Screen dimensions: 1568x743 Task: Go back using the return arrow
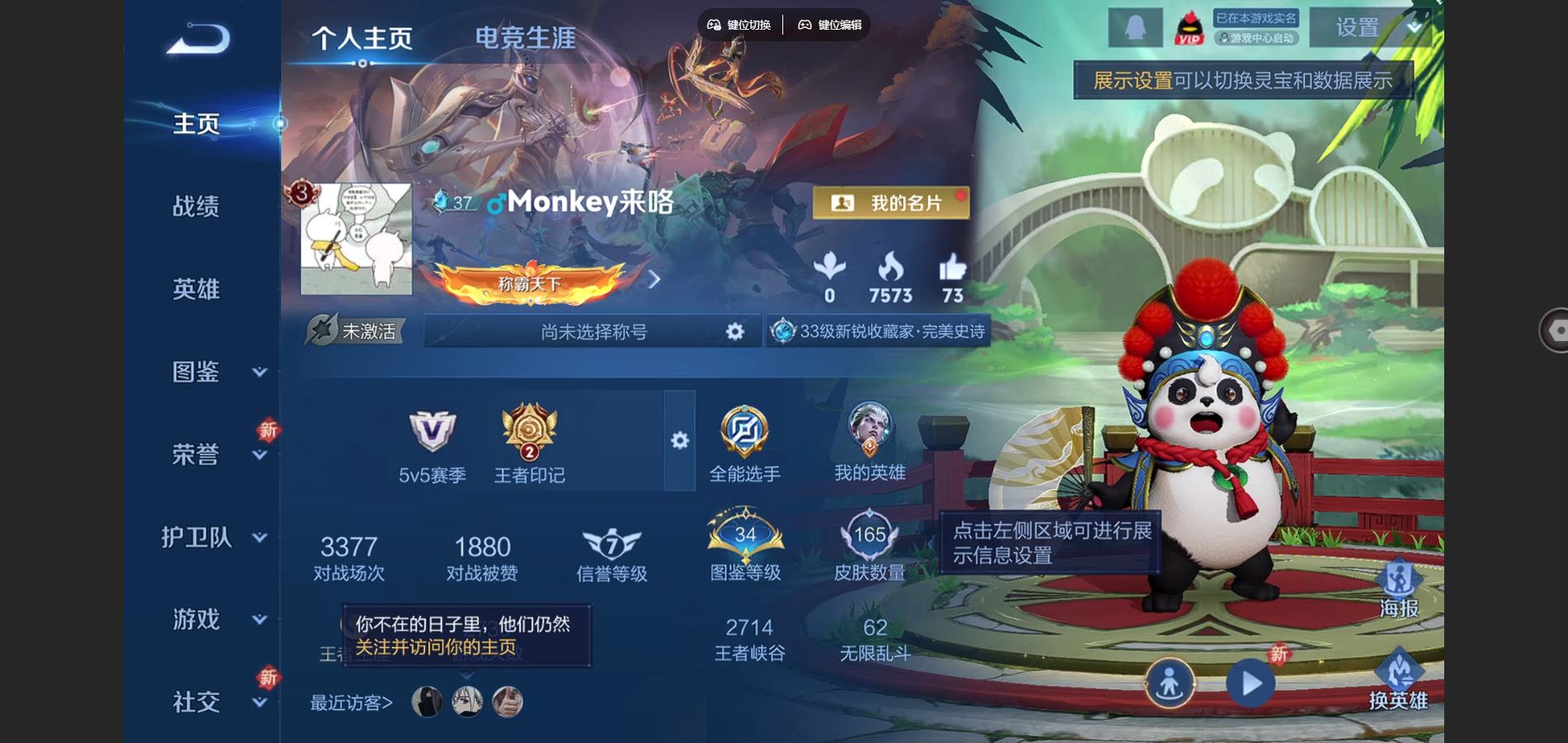pos(197,39)
